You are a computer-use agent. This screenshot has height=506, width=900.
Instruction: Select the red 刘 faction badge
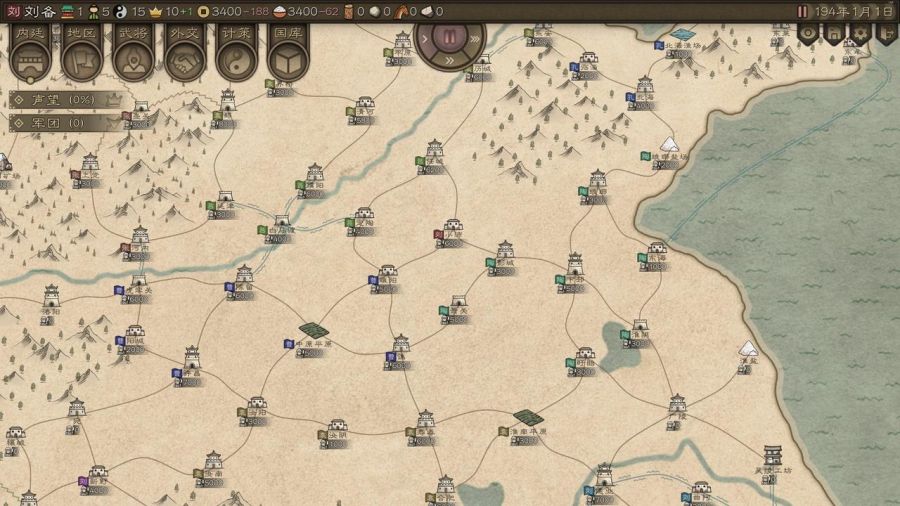tap(12, 11)
